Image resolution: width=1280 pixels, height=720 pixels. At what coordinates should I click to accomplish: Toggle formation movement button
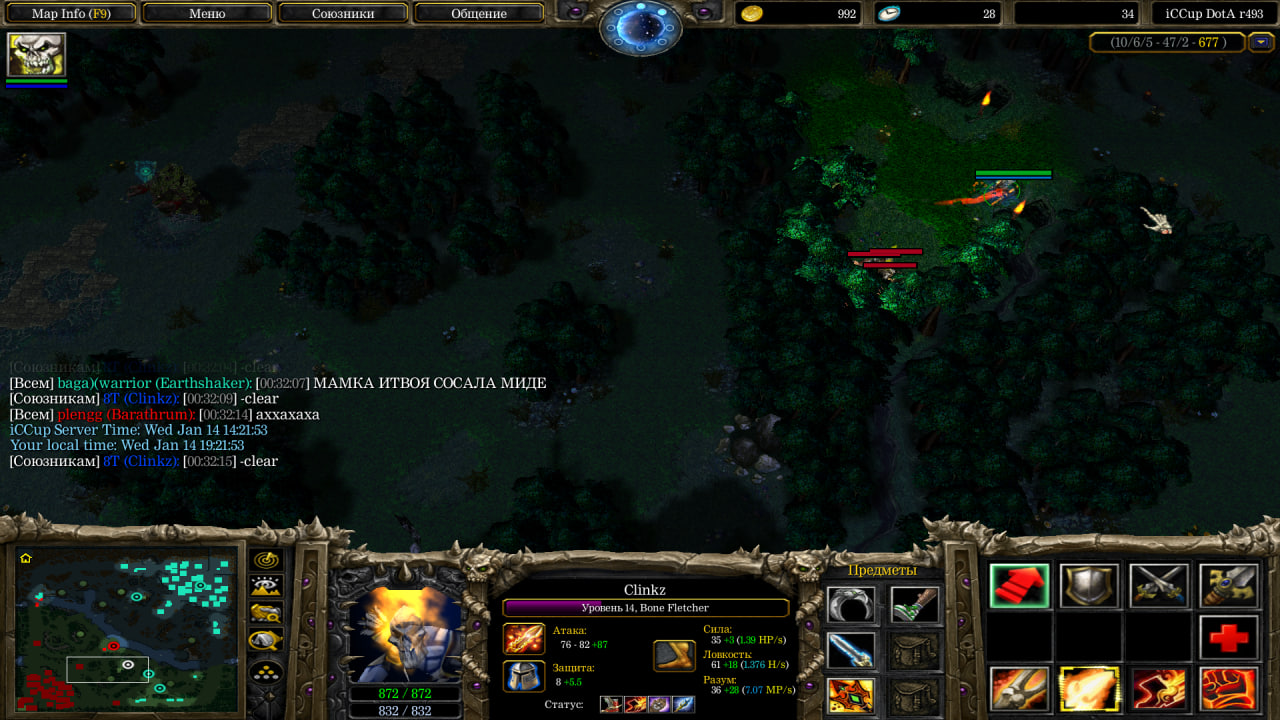pyautogui.click(x=266, y=671)
